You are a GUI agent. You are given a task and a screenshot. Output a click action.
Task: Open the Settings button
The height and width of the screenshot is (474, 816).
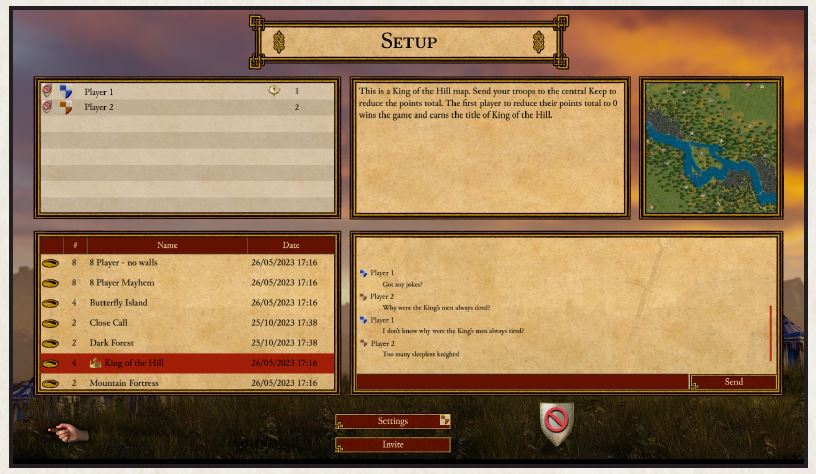(x=392, y=421)
